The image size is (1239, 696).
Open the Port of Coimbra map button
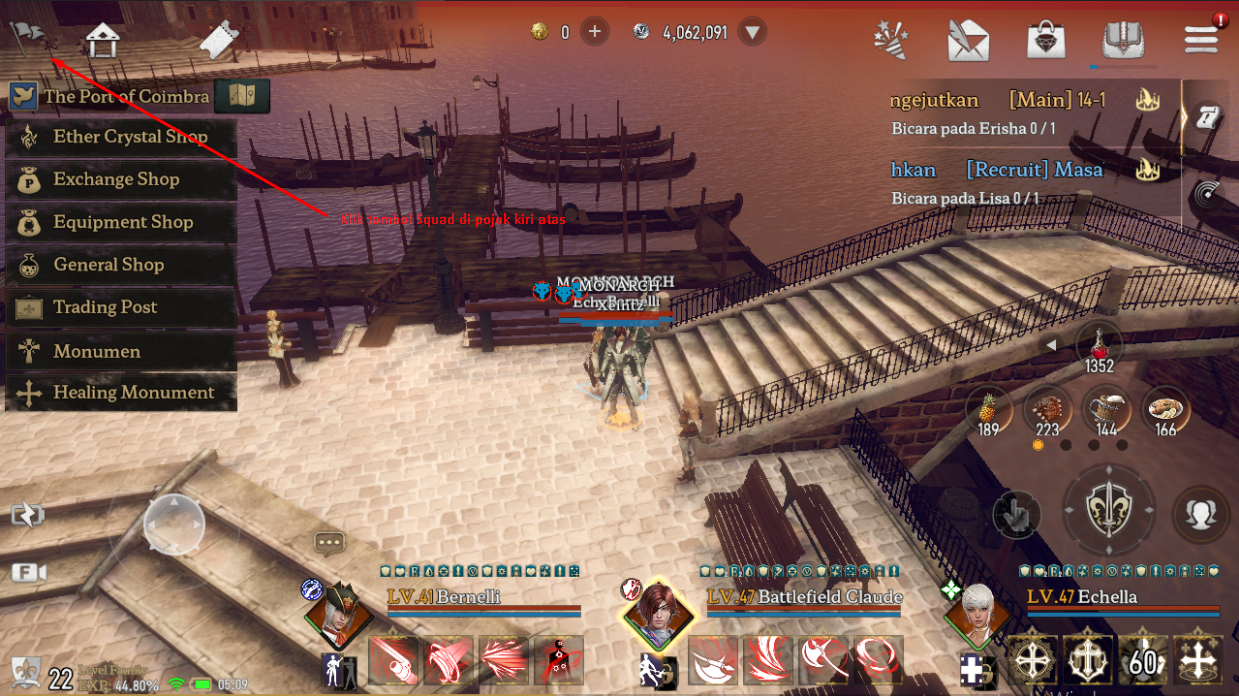[242, 96]
